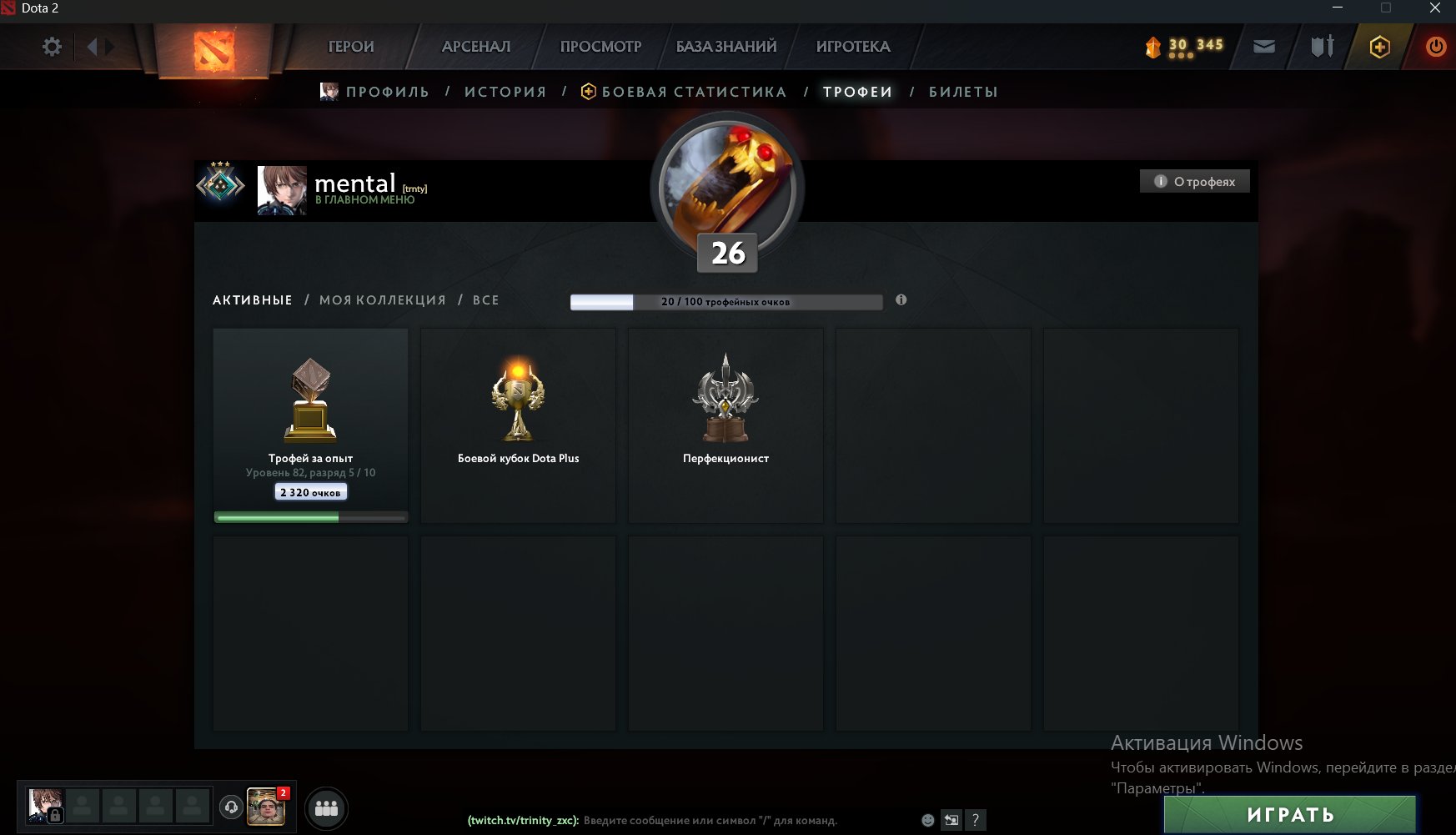Open the friends list icon near chat

click(327, 807)
